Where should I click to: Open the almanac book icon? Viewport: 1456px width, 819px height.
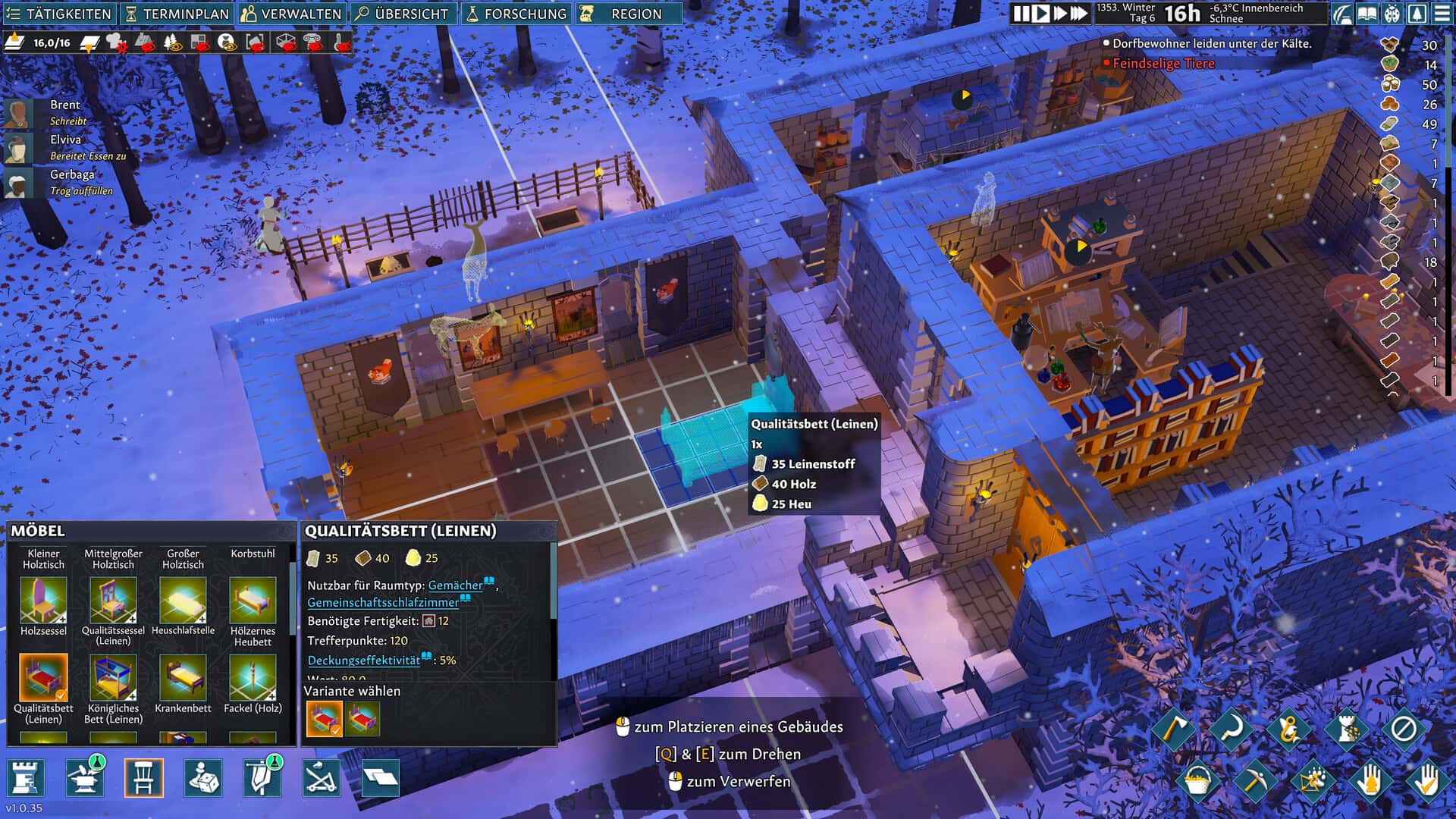(x=1367, y=14)
